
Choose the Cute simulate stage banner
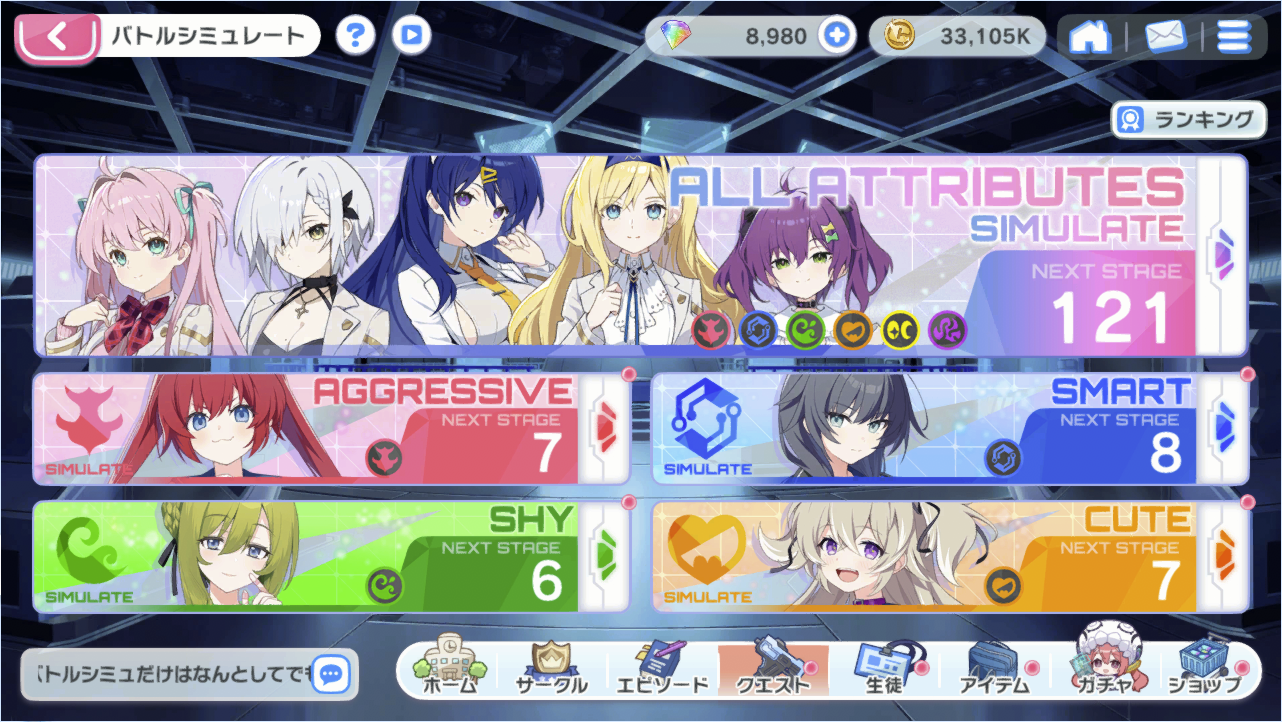click(x=950, y=556)
